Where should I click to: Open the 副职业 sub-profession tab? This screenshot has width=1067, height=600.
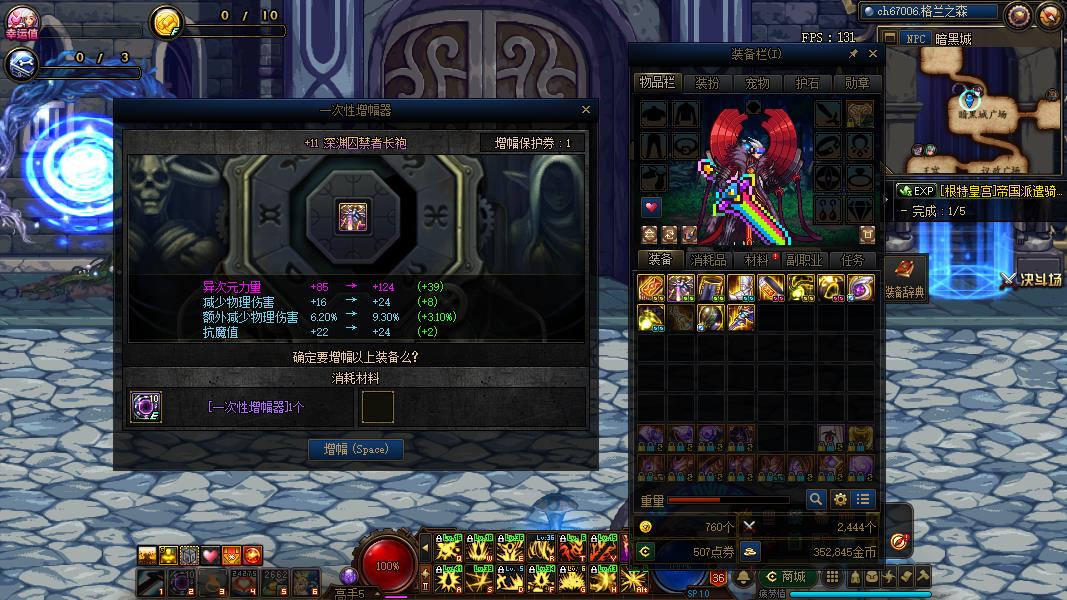pos(805,260)
